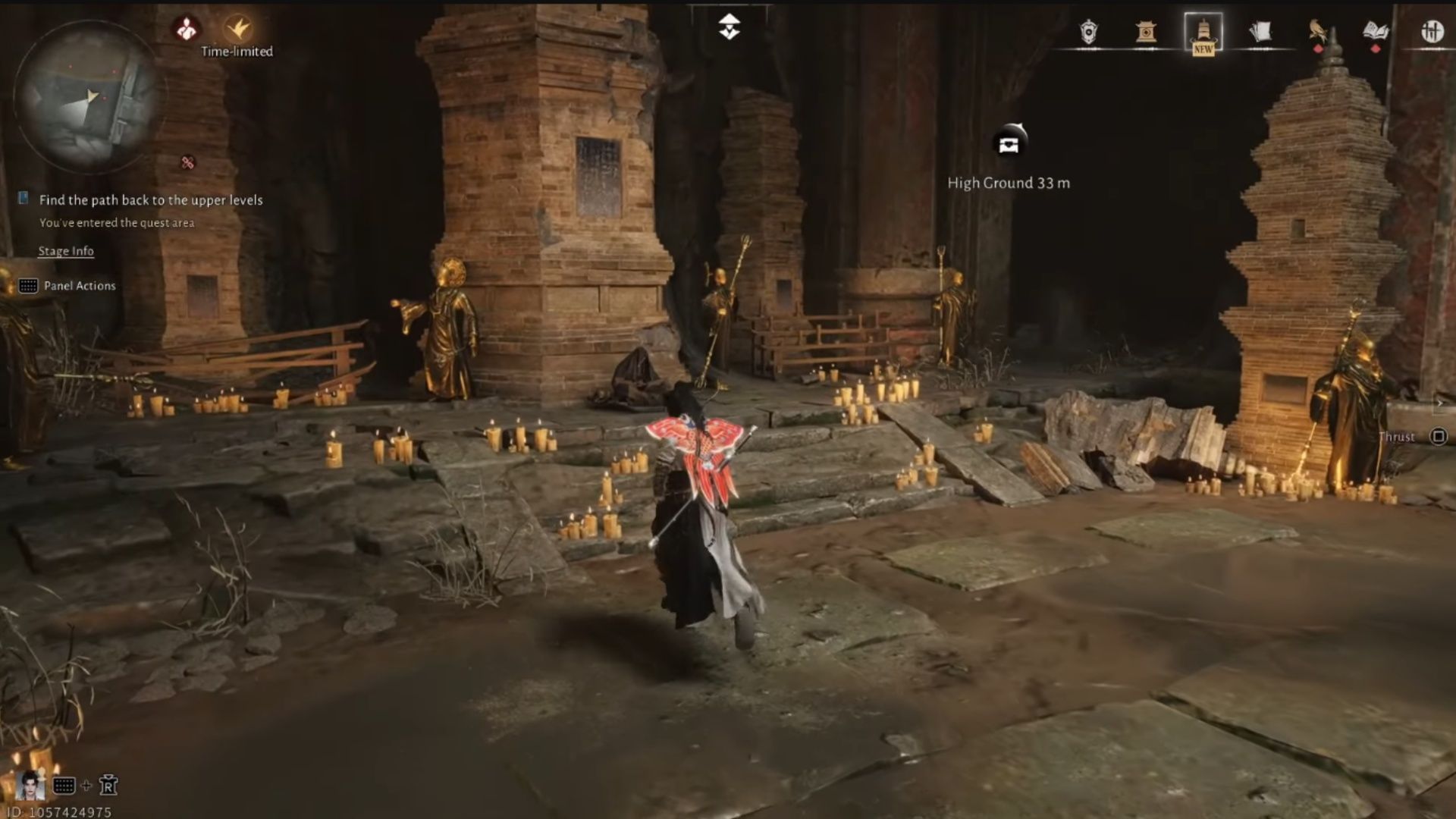Click the compass arrow on the minimap
1456x819 pixels.
tap(91, 96)
